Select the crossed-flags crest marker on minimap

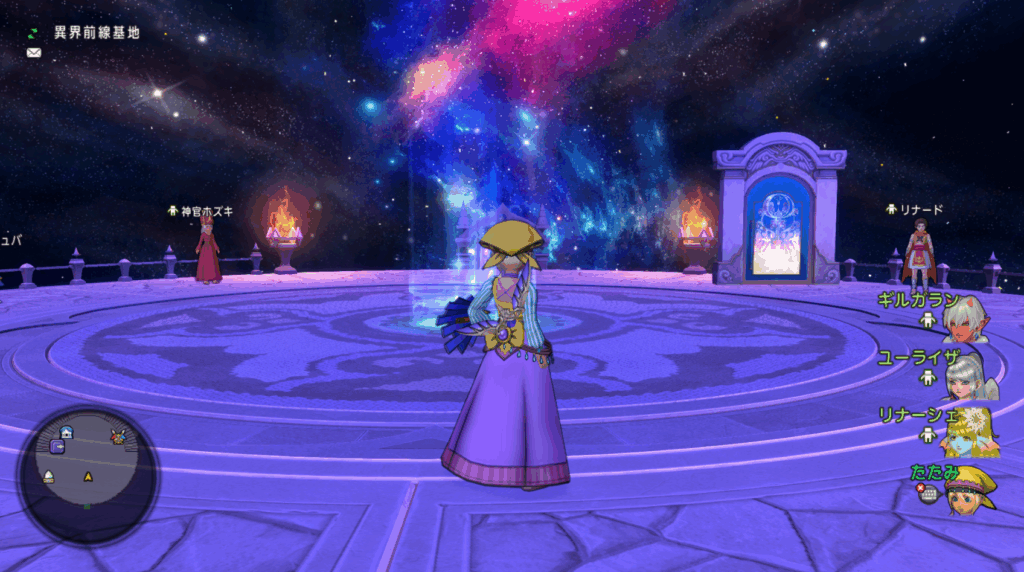(118, 436)
